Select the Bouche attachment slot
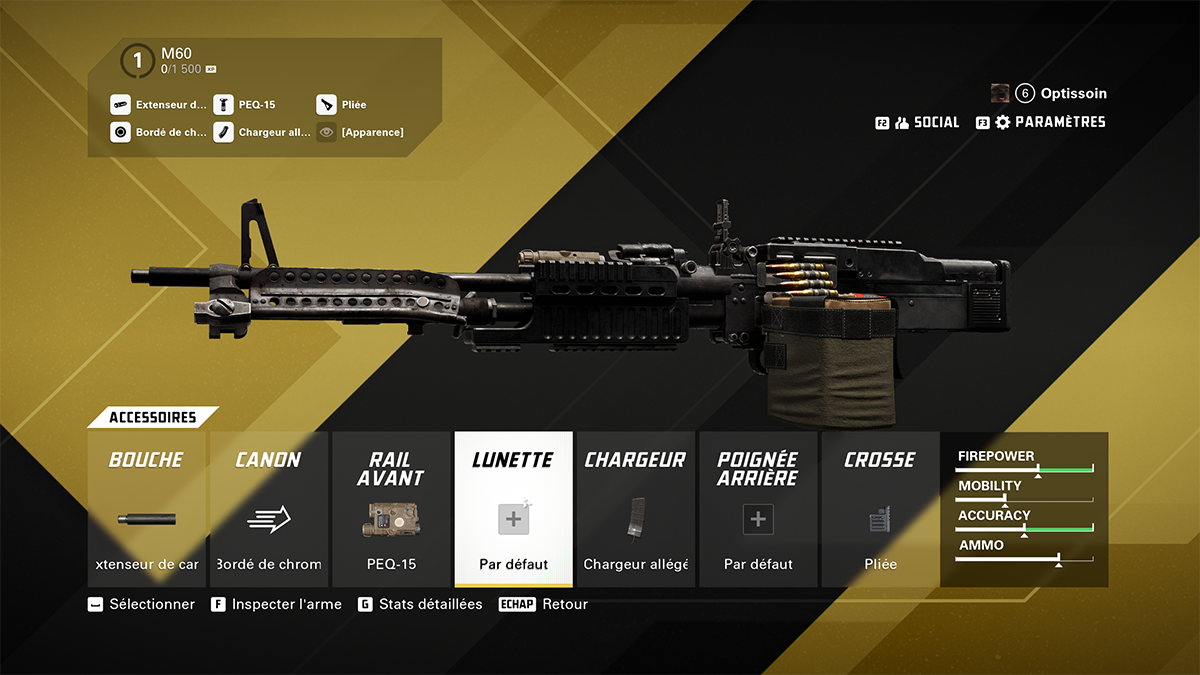The width and height of the screenshot is (1200, 675). point(146,509)
